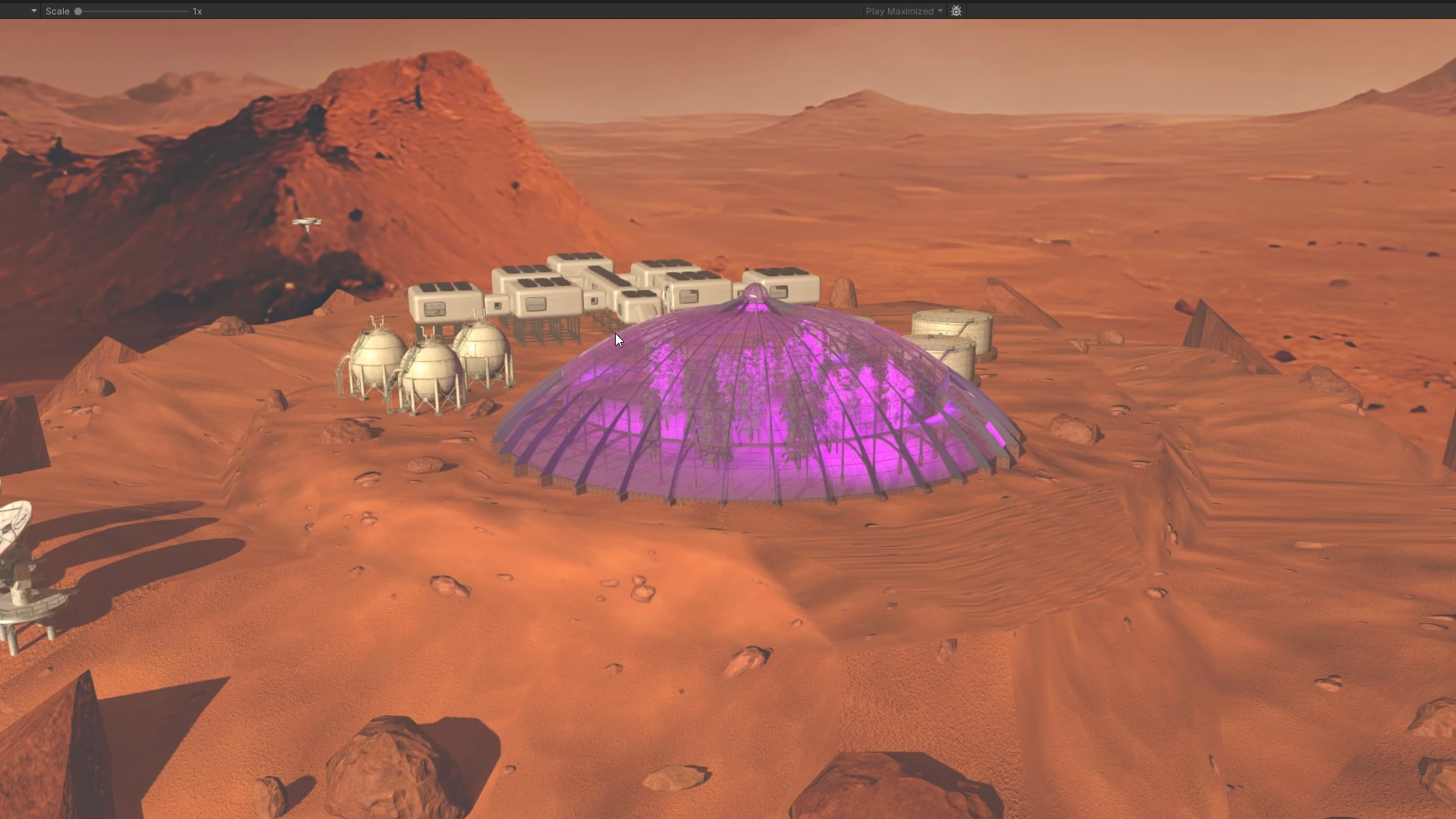This screenshot has height=819, width=1456.
Task: Click the Scale text label
Action: click(x=58, y=11)
